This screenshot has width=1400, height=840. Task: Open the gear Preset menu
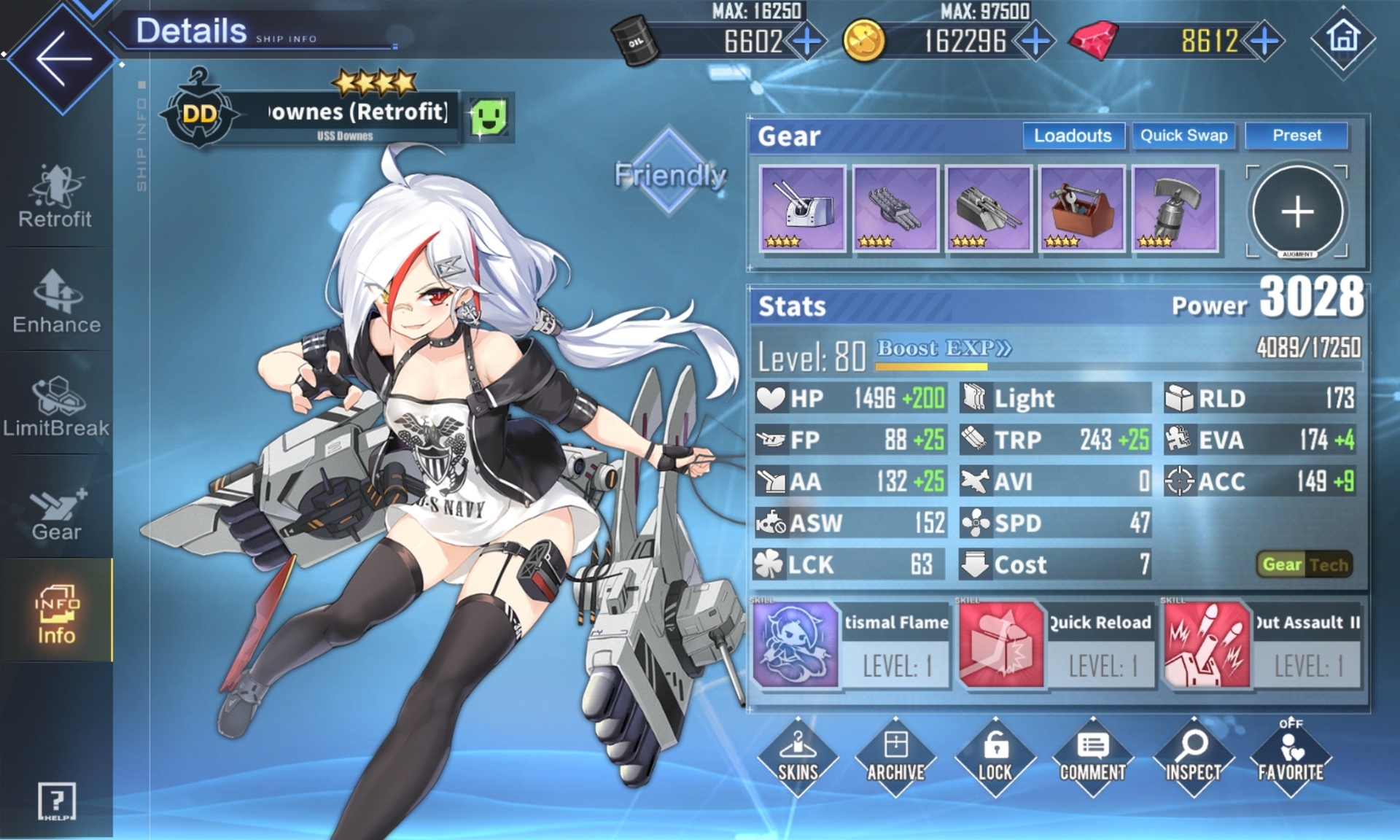(x=1296, y=136)
